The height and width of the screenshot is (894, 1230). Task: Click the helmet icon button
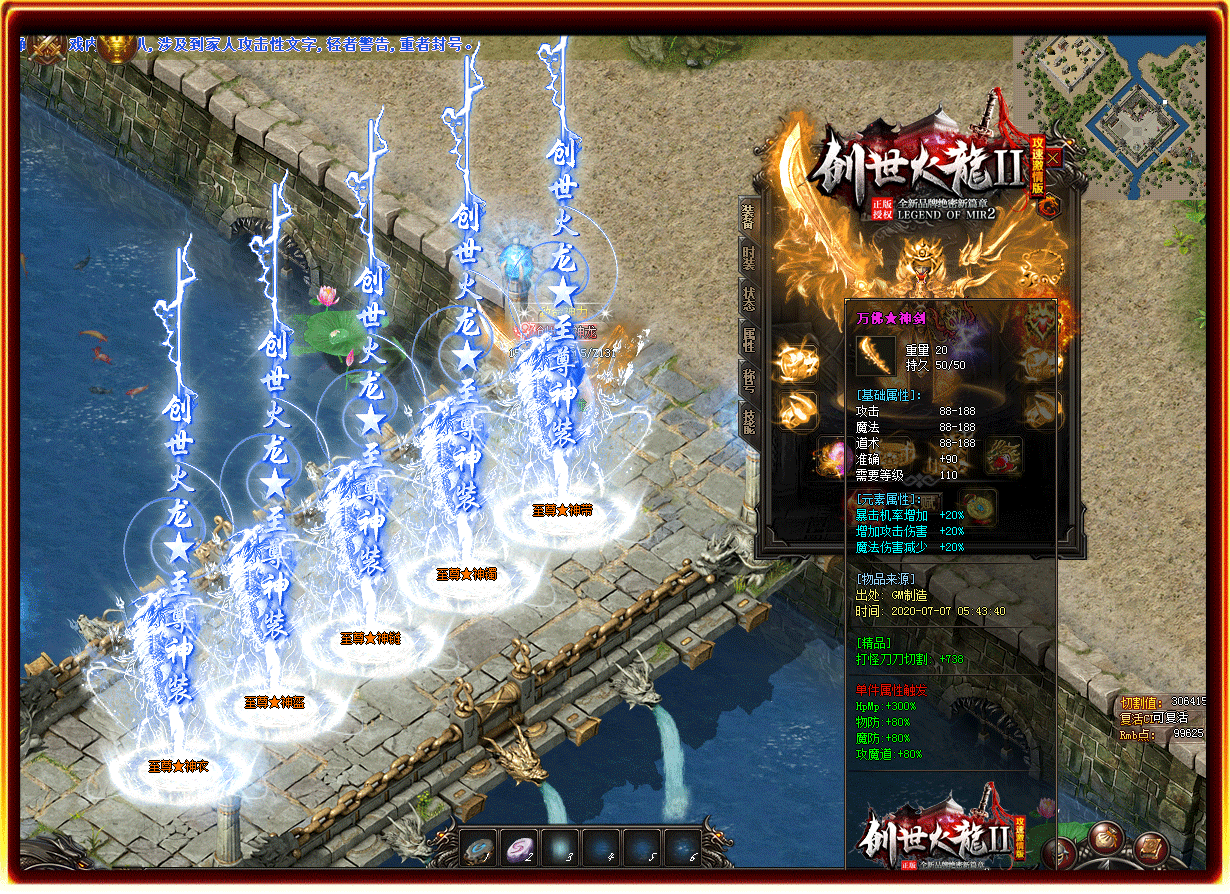pyautogui.click(x=1060, y=853)
